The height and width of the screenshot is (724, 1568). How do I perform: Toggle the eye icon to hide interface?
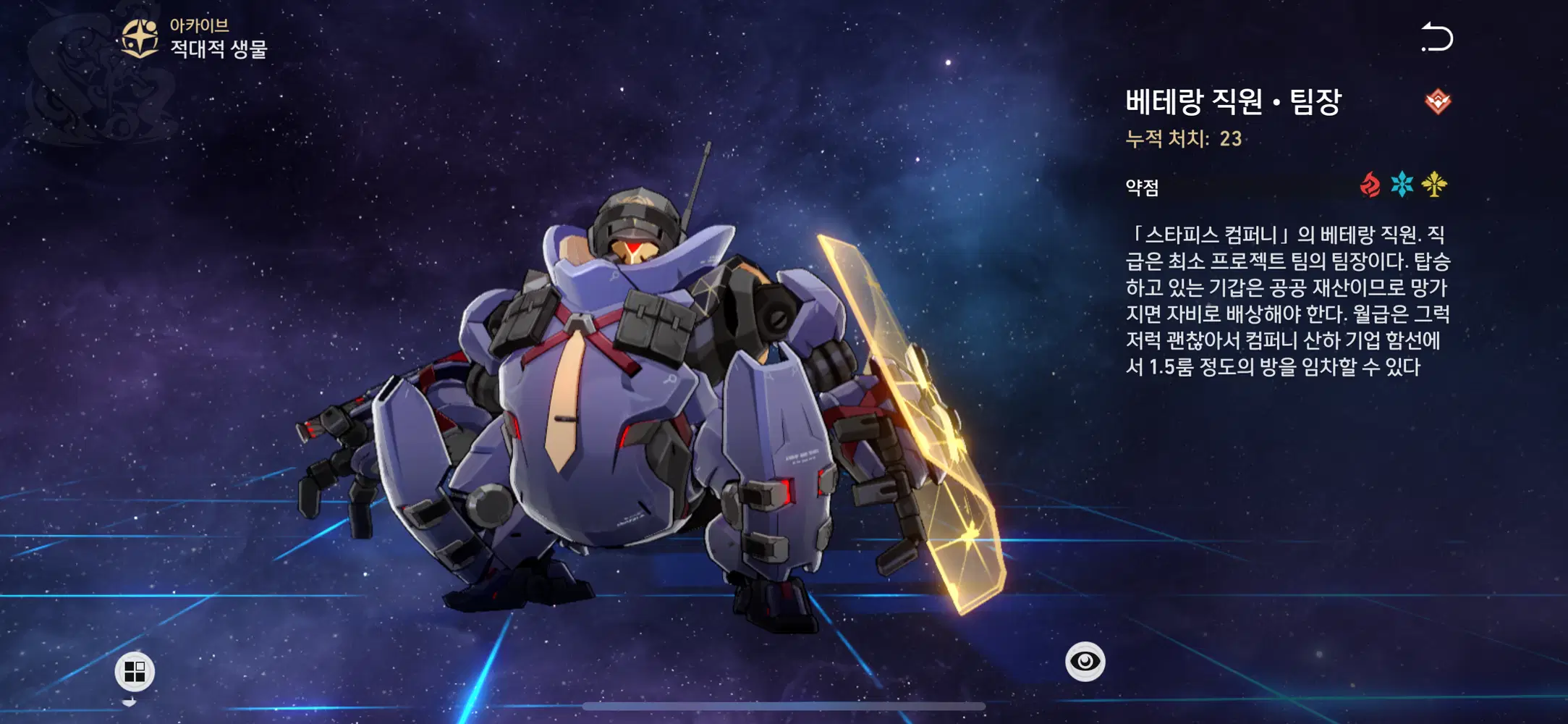click(1085, 661)
